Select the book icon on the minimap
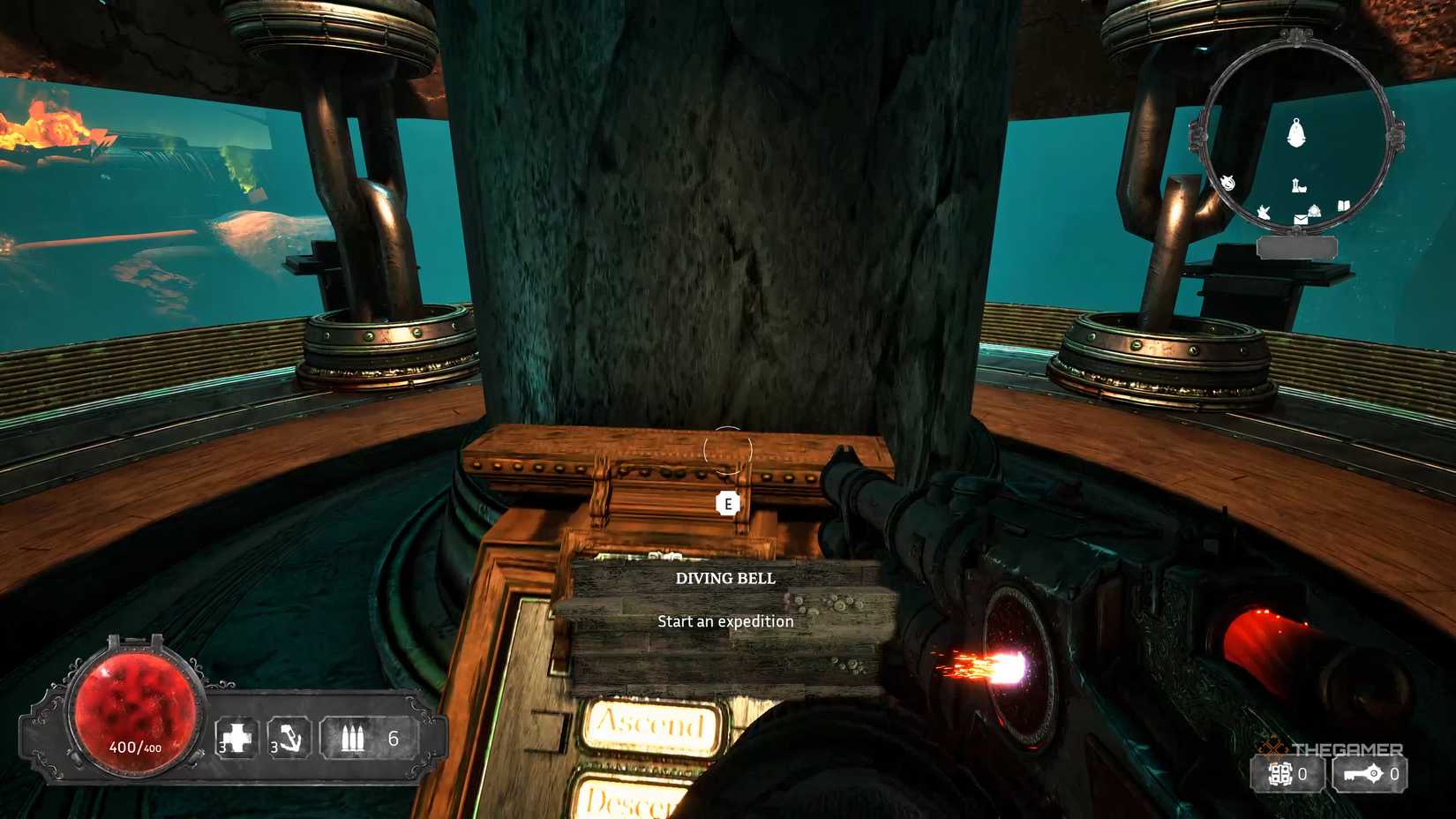The height and width of the screenshot is (819, 1456). pyautogui.click(x=1343, y=206)
